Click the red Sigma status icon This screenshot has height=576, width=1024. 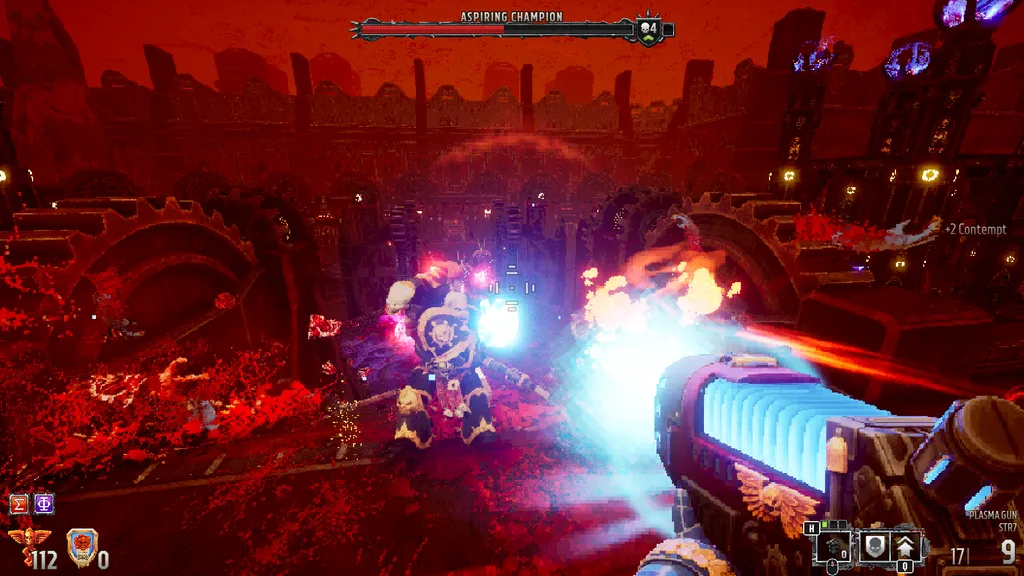point(19,504)
